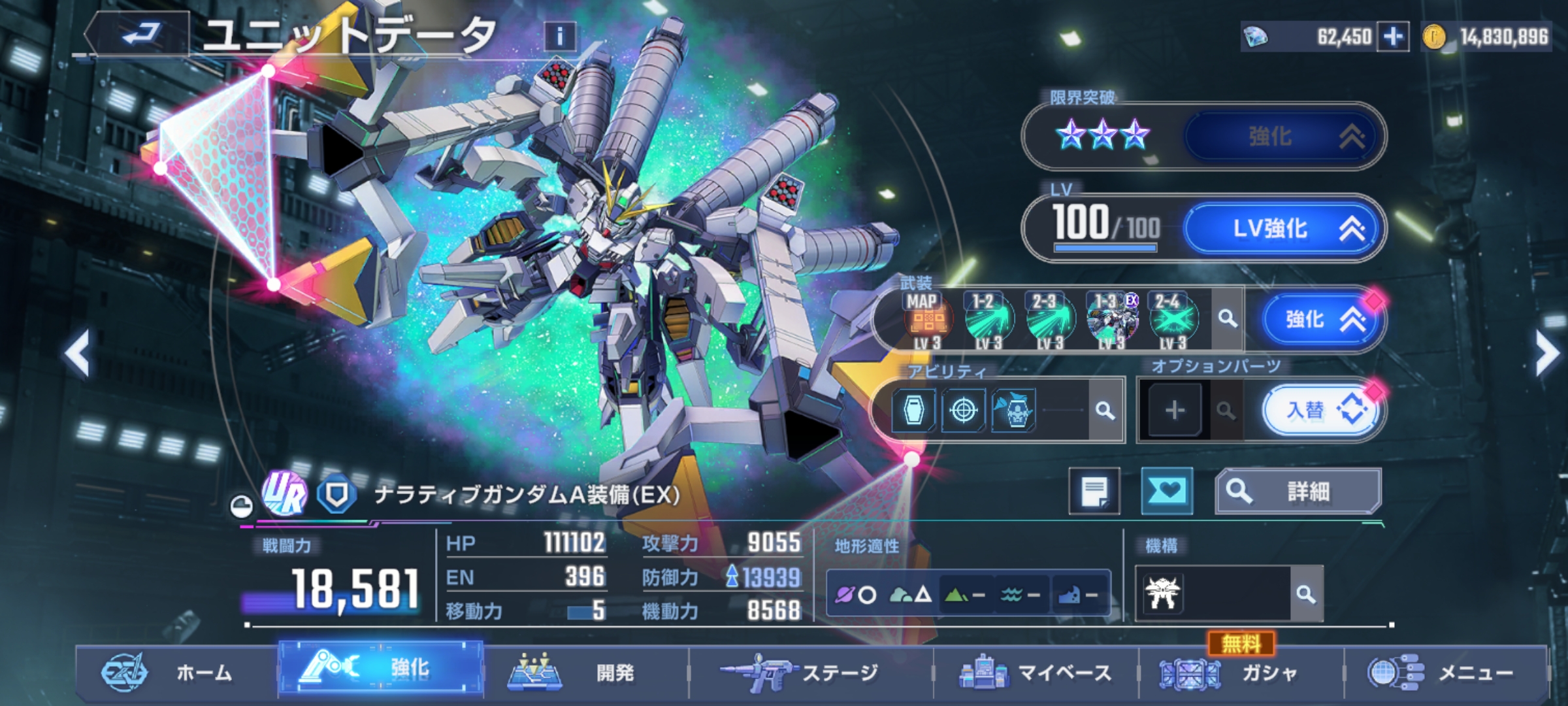Open the weapon 強化 upgrade button
Image resolution: width=1568 pixels, height=706 pixels.
tap(1321, 320)
